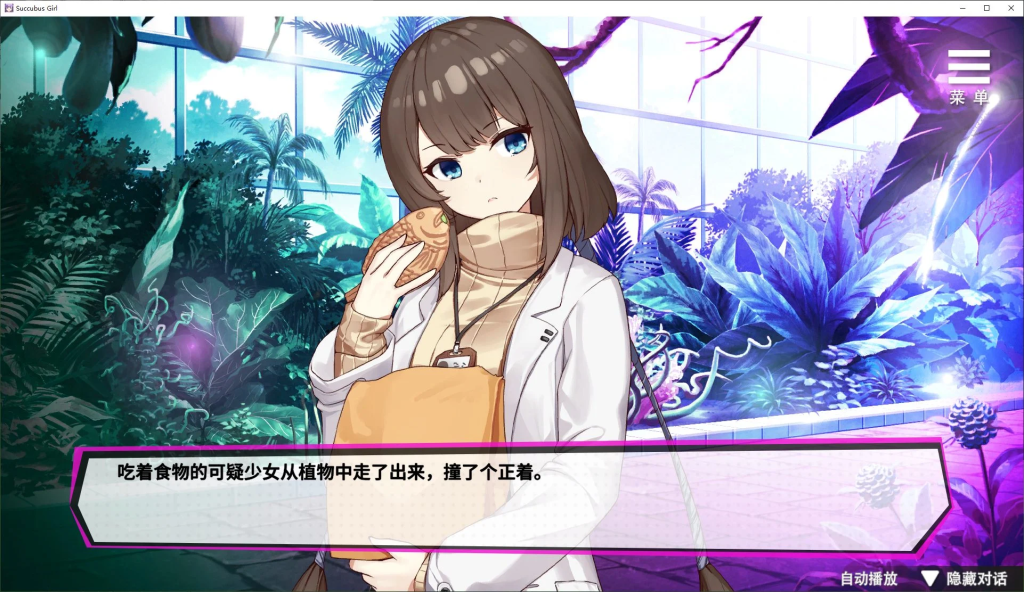Hide the dialogue with 隐藏对话
The height and width of the screenshot is (592, 1024).
coord(965,578)
